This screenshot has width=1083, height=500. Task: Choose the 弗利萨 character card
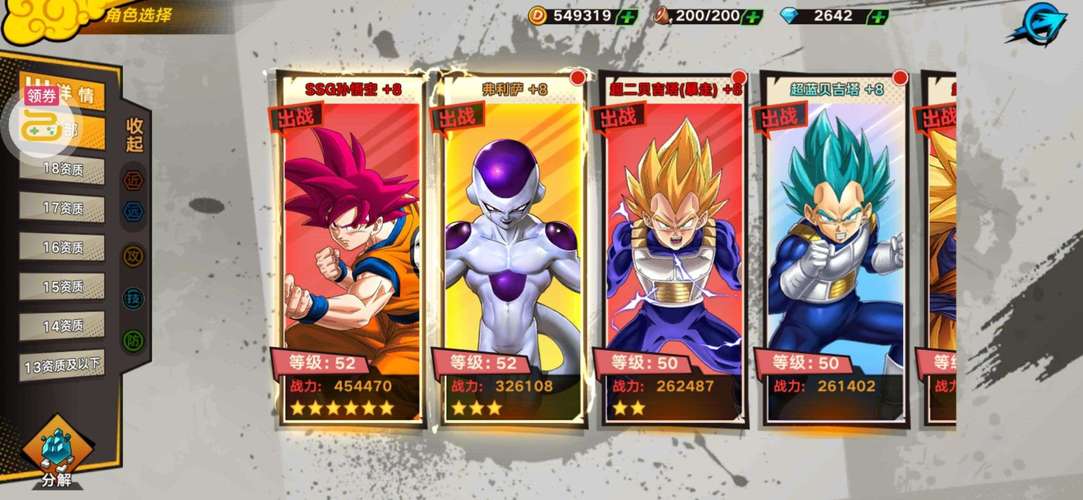510,250
